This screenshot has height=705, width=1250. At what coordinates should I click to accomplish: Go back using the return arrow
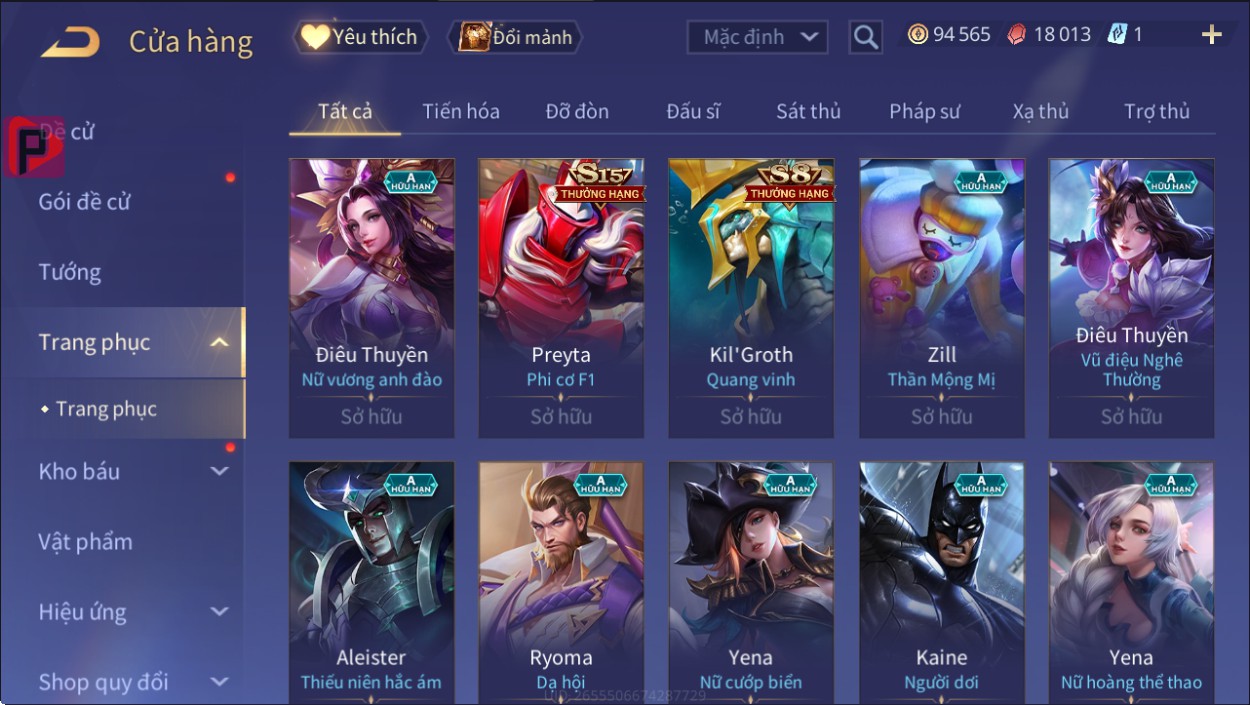(x=70, y=42)
